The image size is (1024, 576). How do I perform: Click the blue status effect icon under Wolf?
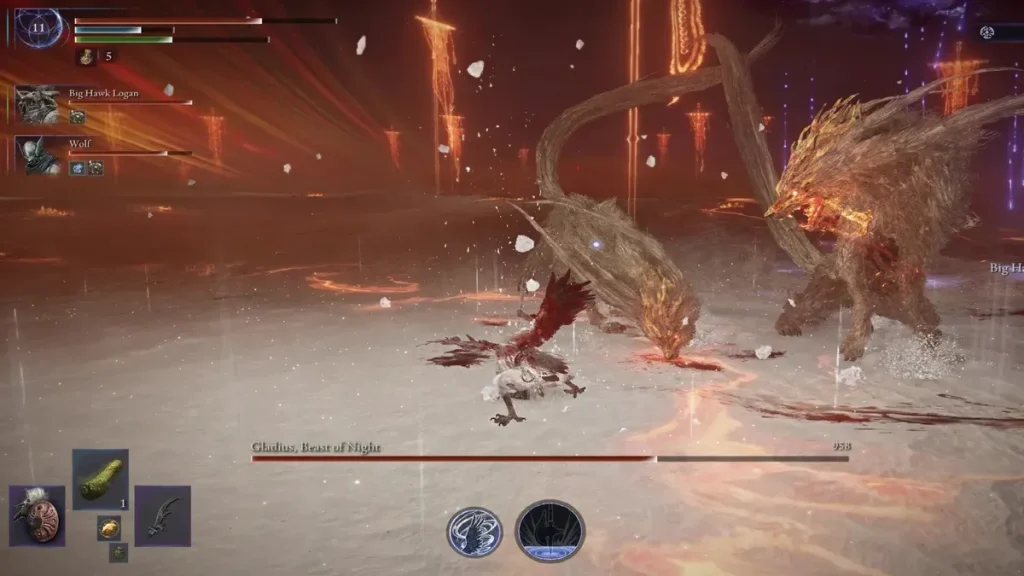[76, 168]
